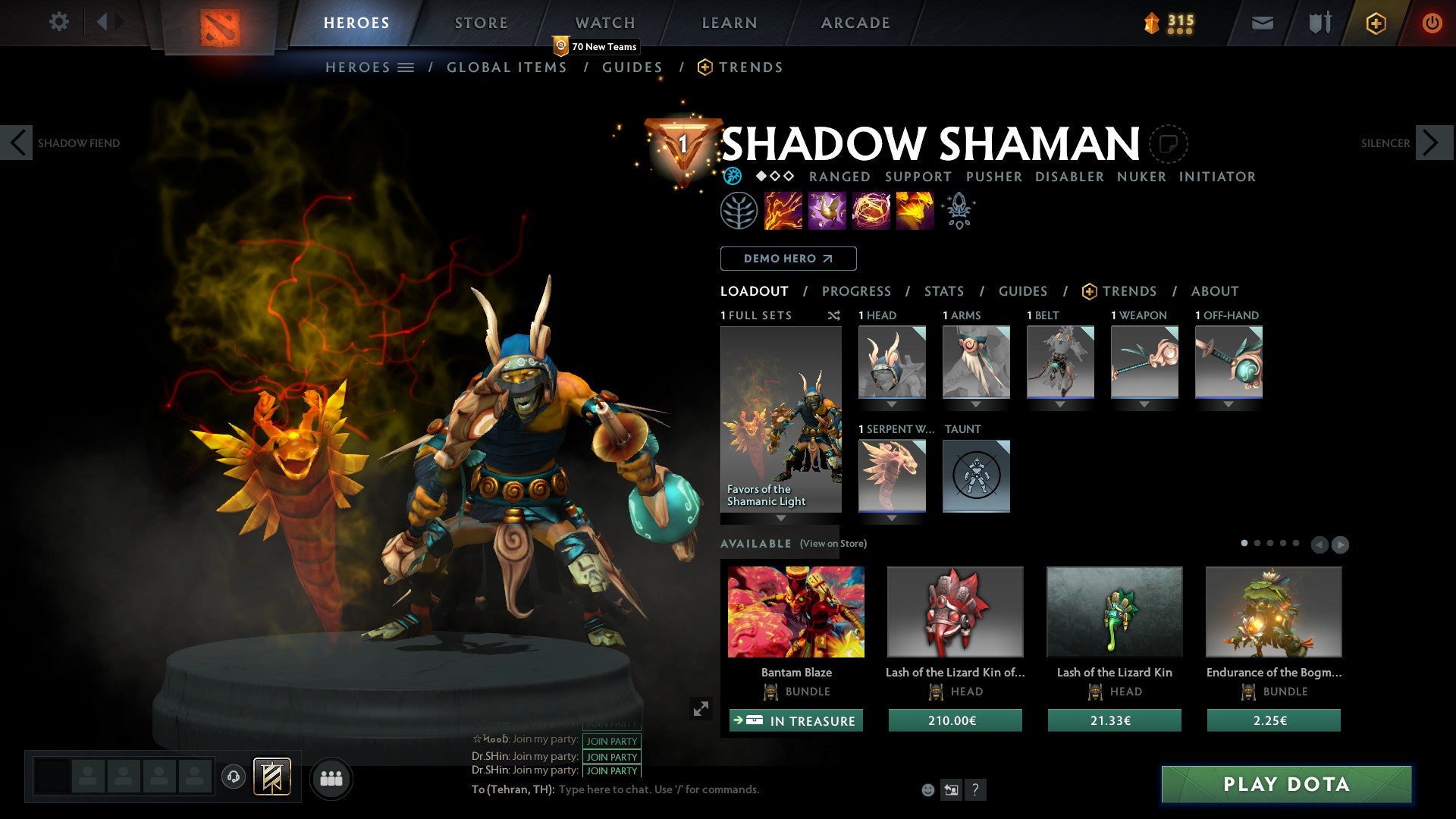Switch to the Progress tab
This screenshot has height=819, width=1456.
[856, 291]
